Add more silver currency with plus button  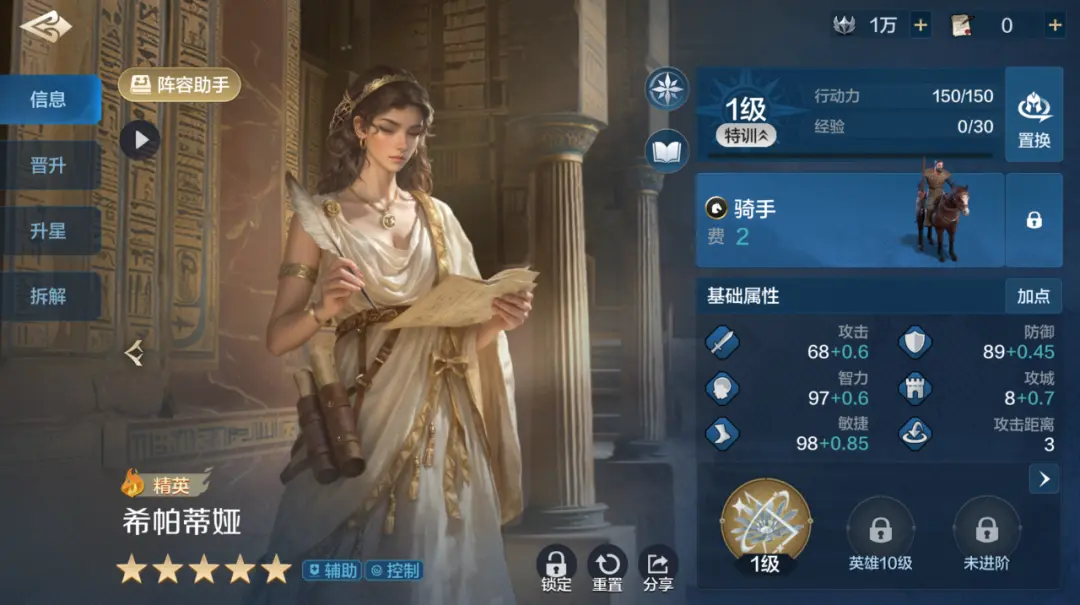[920, 26]
